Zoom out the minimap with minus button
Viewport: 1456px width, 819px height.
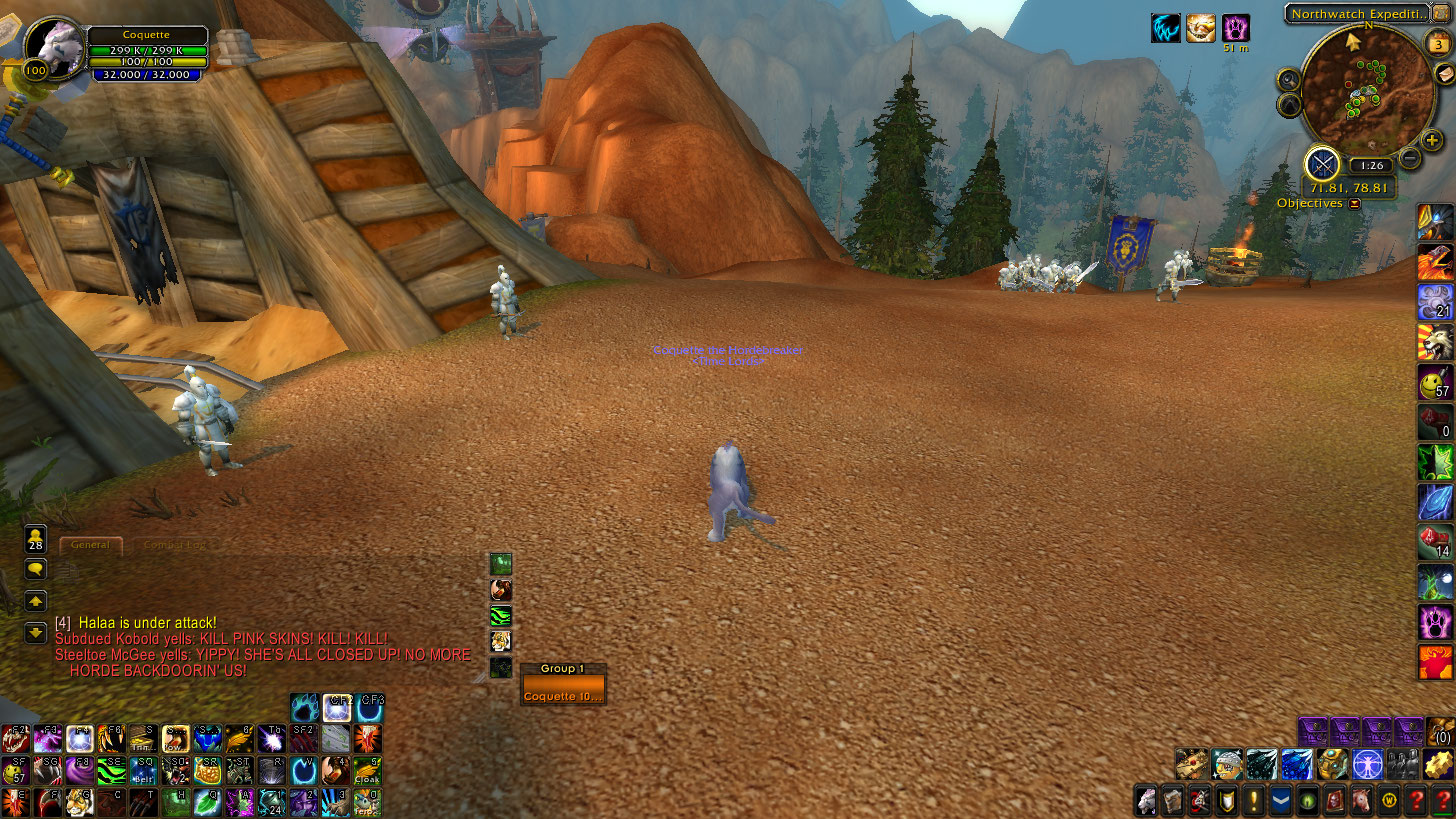point(1409,157)
